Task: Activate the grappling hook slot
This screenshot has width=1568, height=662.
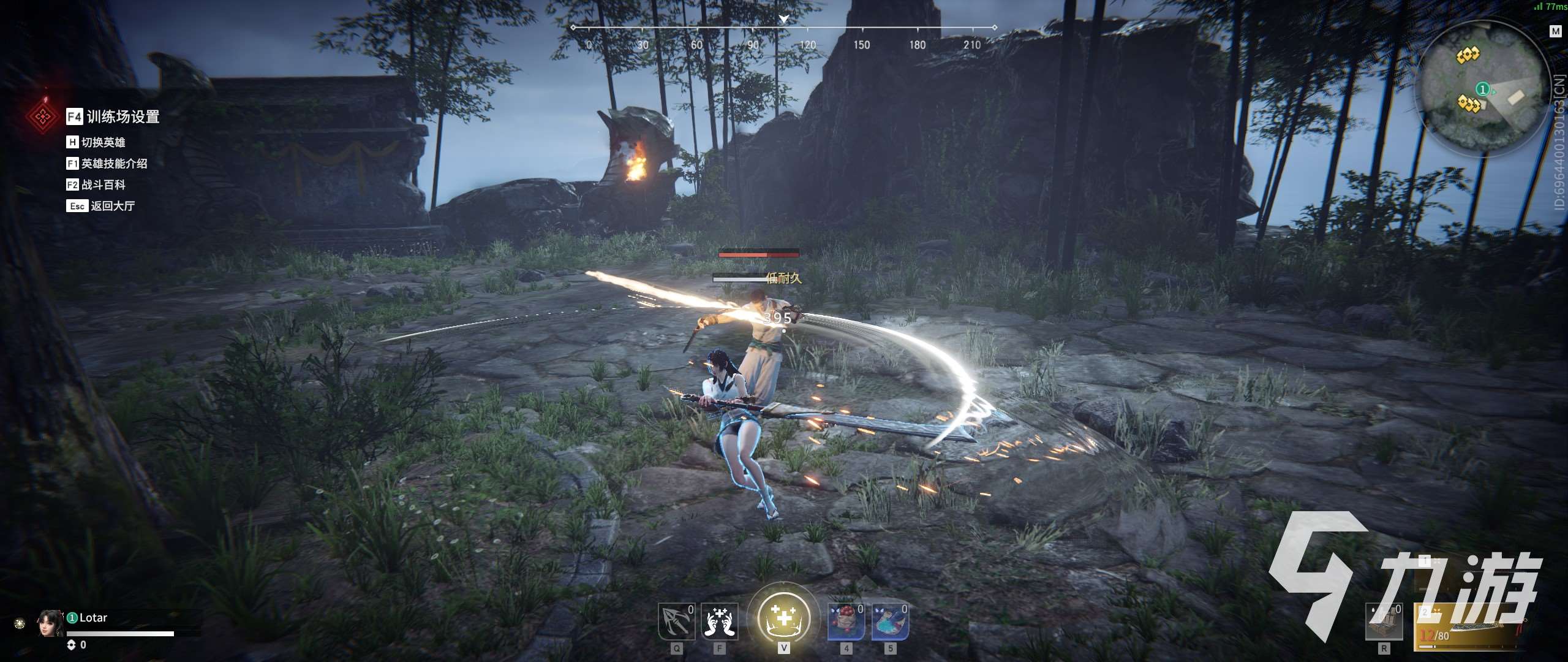Action: (676, 622)
